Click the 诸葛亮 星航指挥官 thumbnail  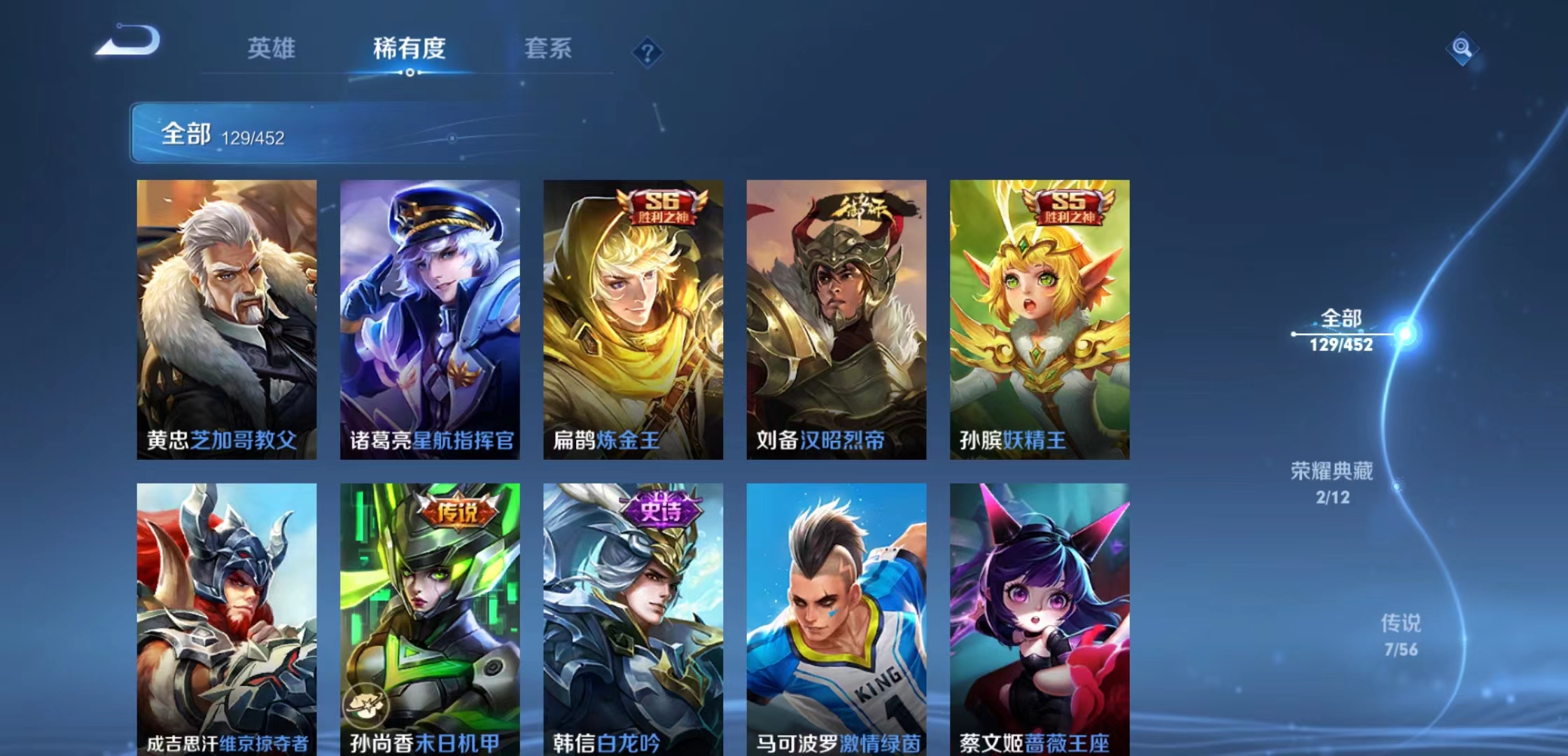[430, 315]
